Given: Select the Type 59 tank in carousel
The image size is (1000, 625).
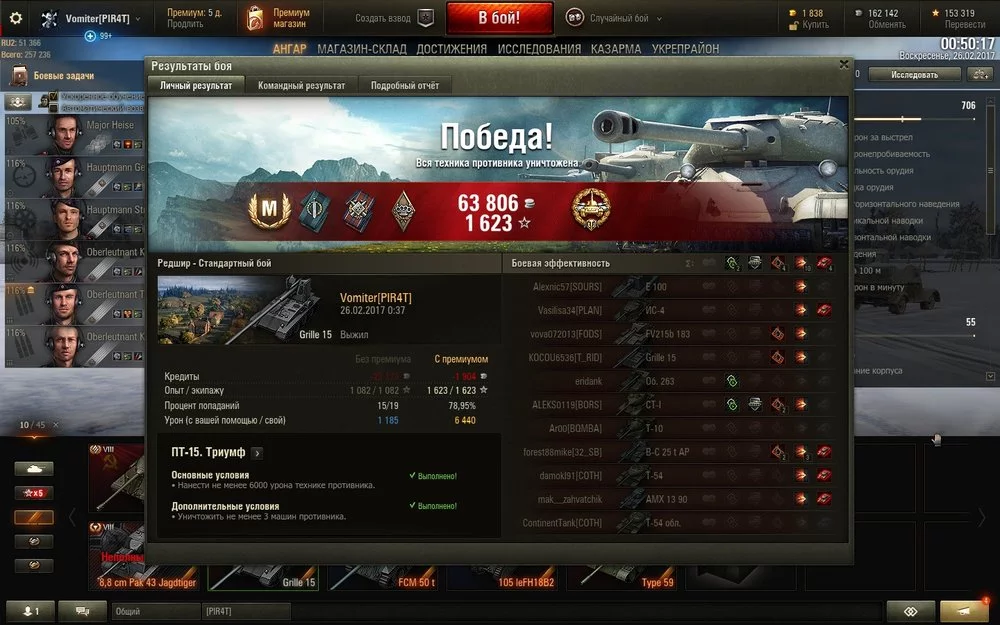Looking at the screenshot, I should [x=630, y=571].
